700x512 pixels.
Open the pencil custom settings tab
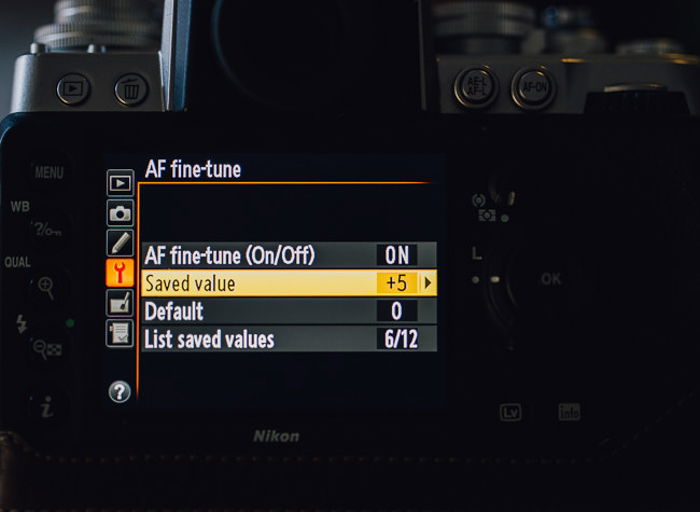click(x=120, y=242)
